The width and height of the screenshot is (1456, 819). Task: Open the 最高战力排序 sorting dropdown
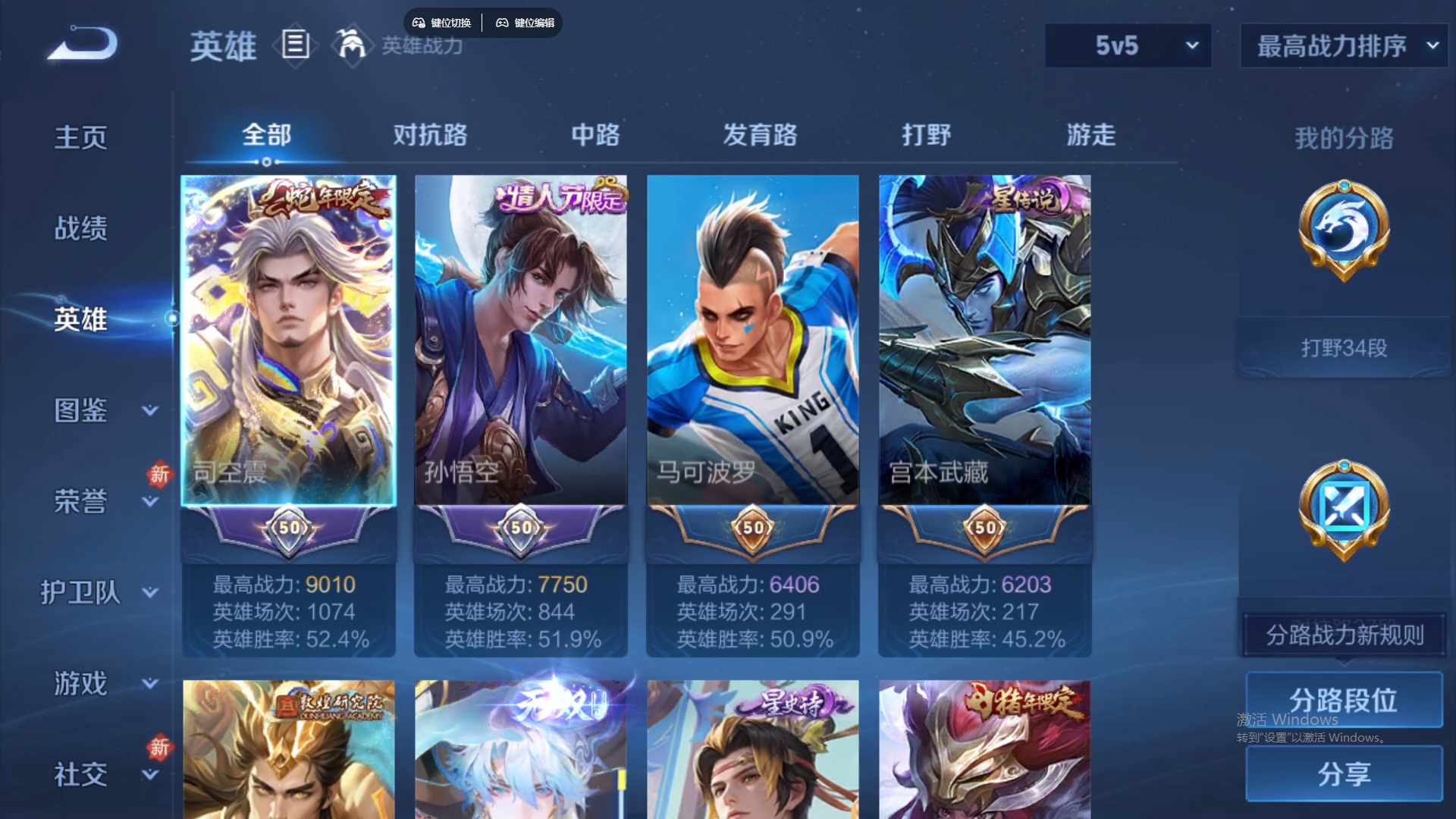point(1341,45)
